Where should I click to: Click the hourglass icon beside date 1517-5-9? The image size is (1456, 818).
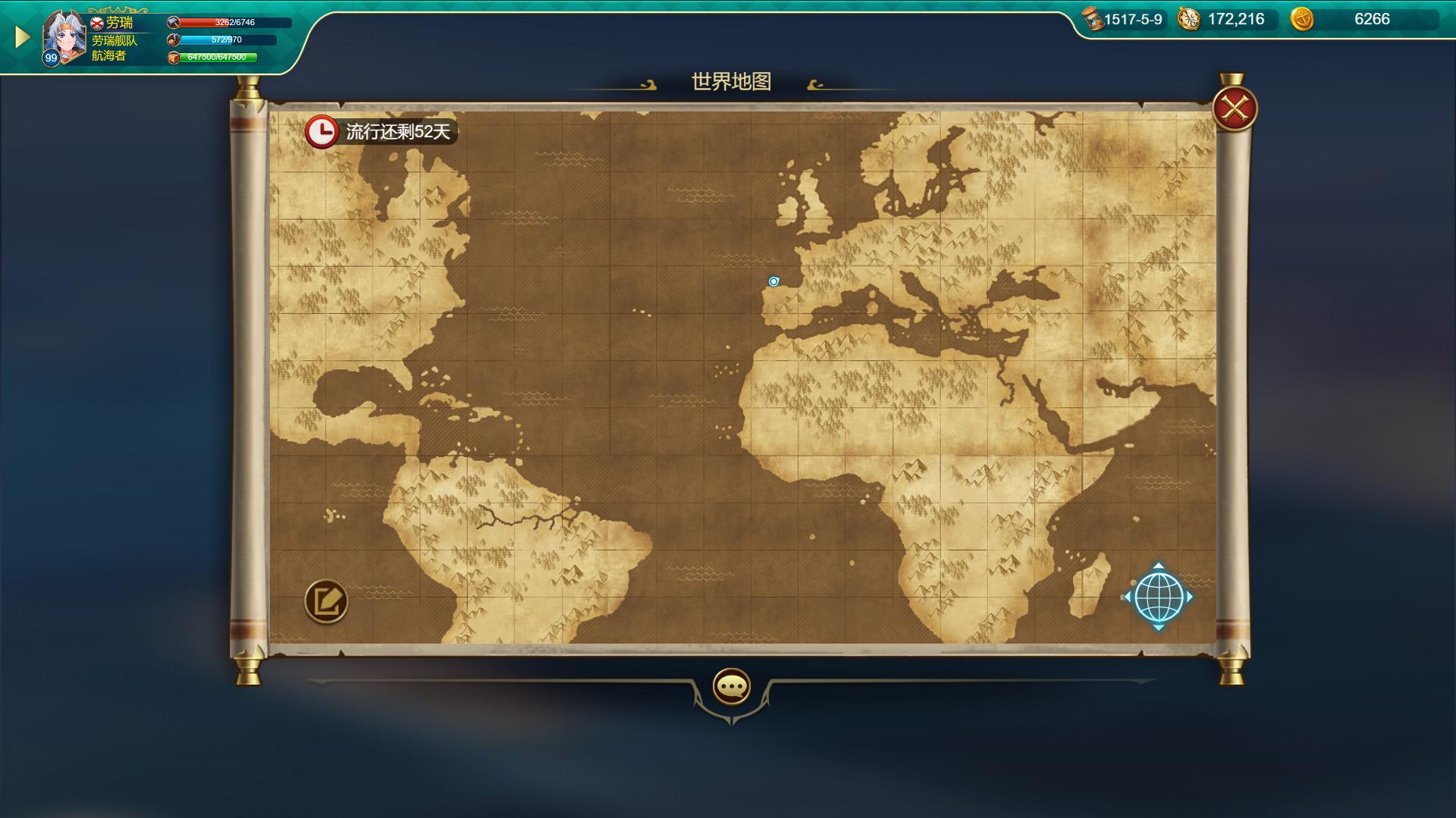coord(1090,20)
